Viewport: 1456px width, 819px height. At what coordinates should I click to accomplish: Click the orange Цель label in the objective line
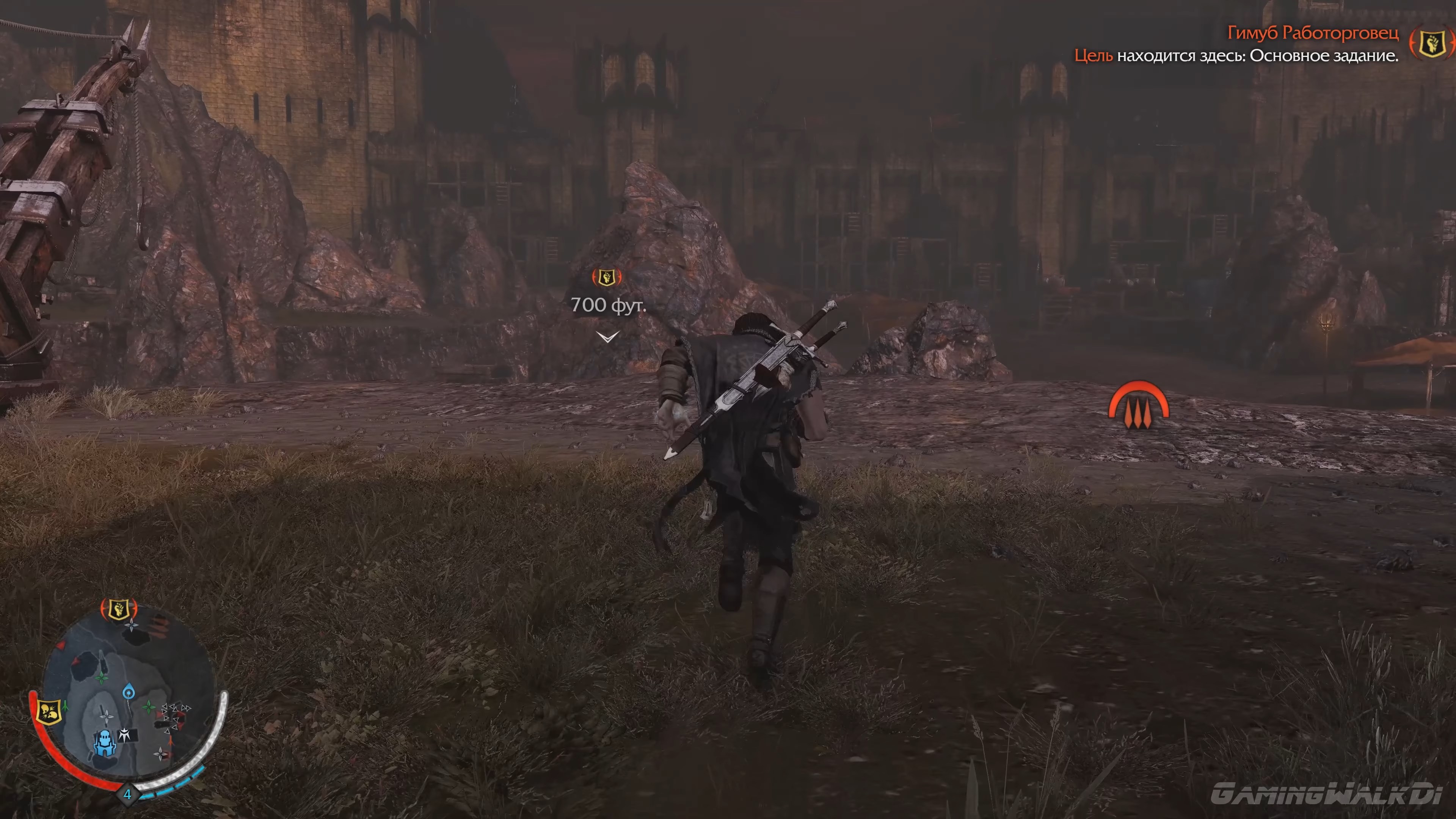pyautogui.click(x=1094, y=56)
